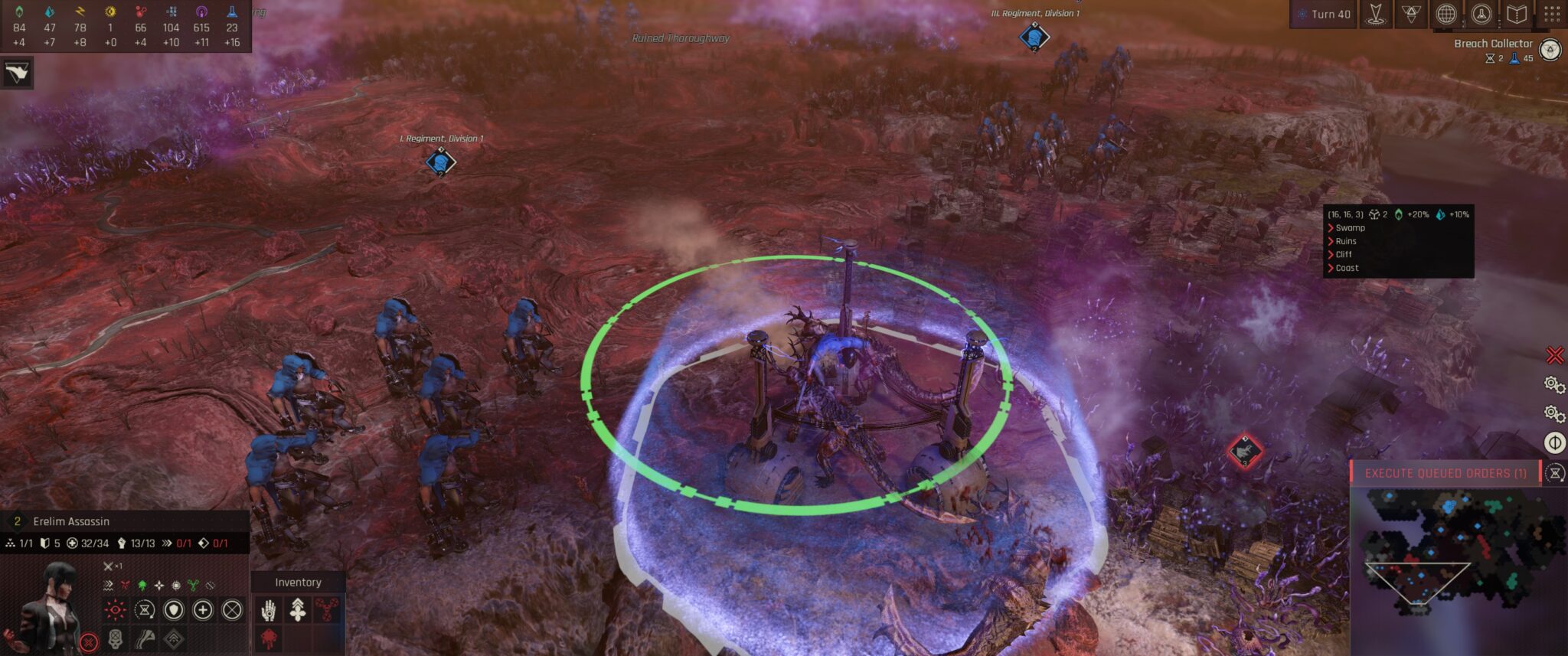Click the skull ability icon
Screen dimensions: 1568x656
(x=116, y=638)
